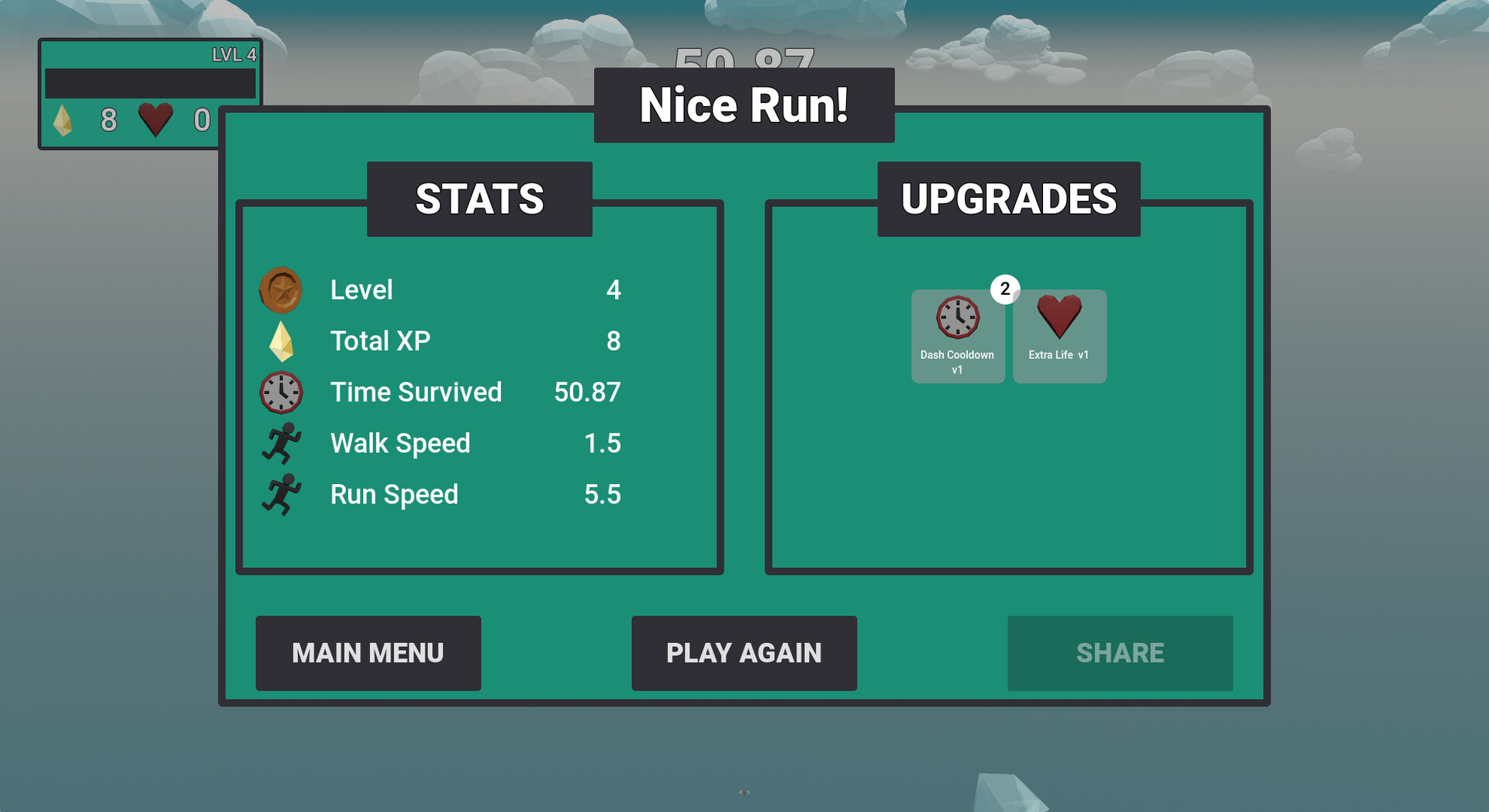Click the XP crystal in the top-left HUD
The image size is (1489, 812).
pyautogui.click(x=64, y=121)
